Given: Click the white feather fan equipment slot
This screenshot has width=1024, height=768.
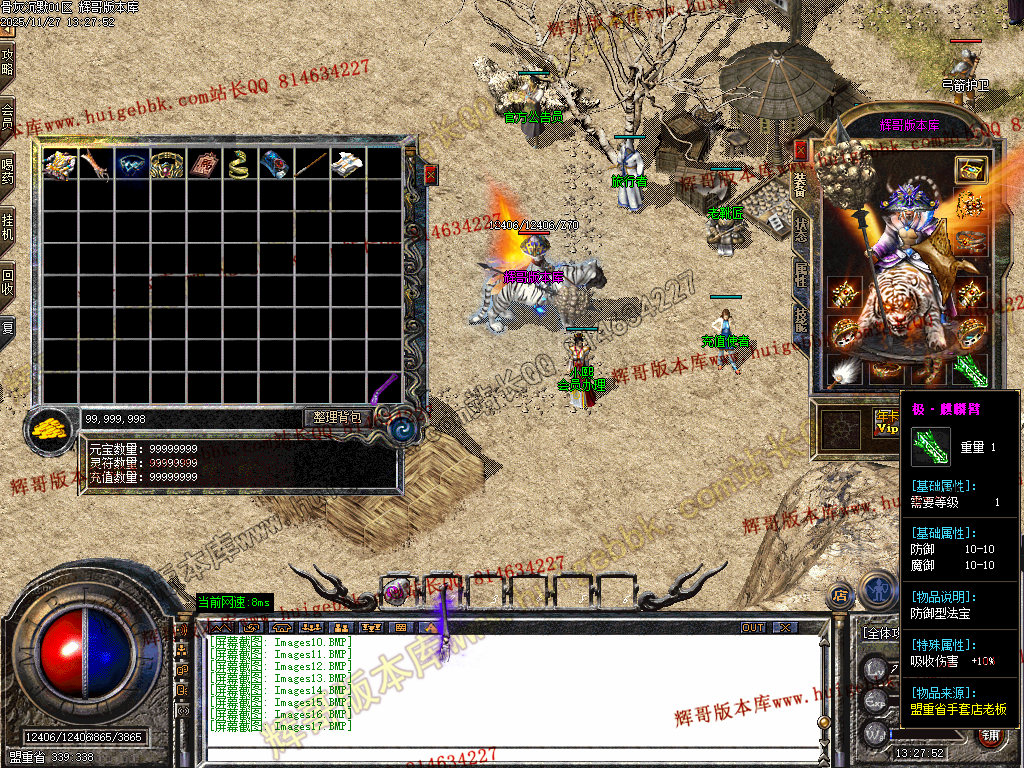Looking at the screenshot, I should 845,371.
